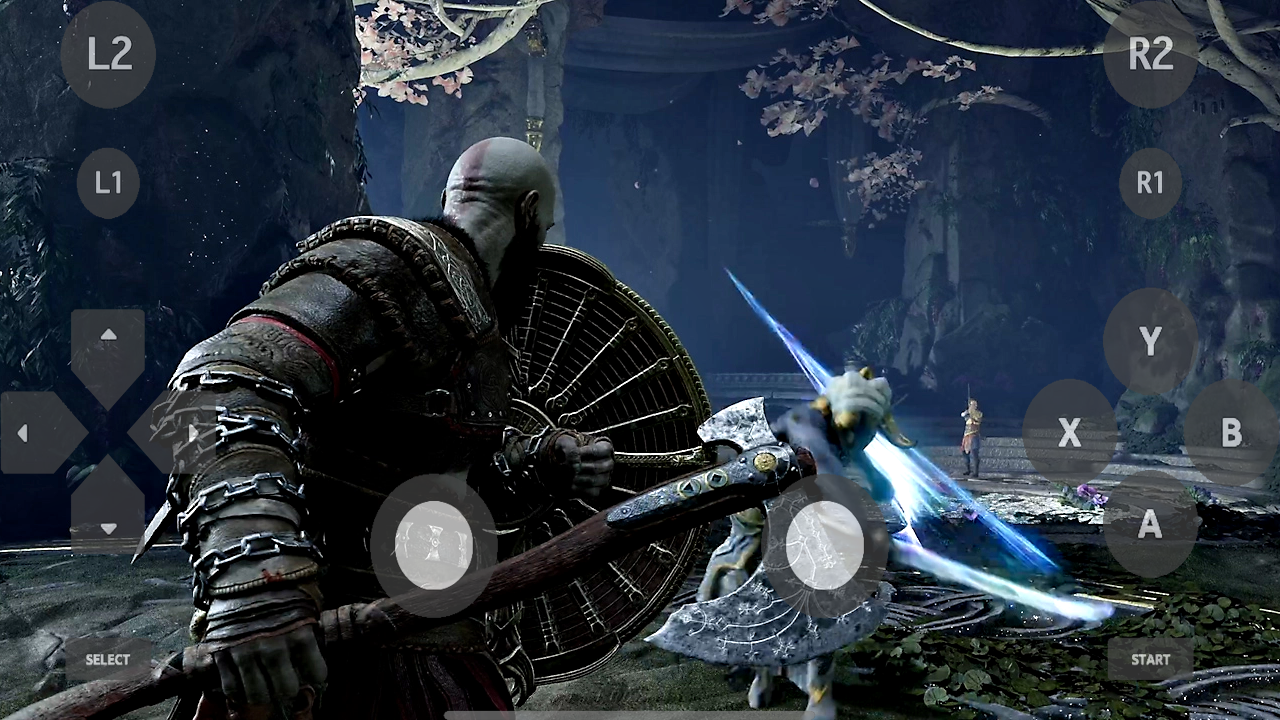This screenshot has width=1280, height=720.
Task: Tap the SELECT button
Action: point(107,659)
